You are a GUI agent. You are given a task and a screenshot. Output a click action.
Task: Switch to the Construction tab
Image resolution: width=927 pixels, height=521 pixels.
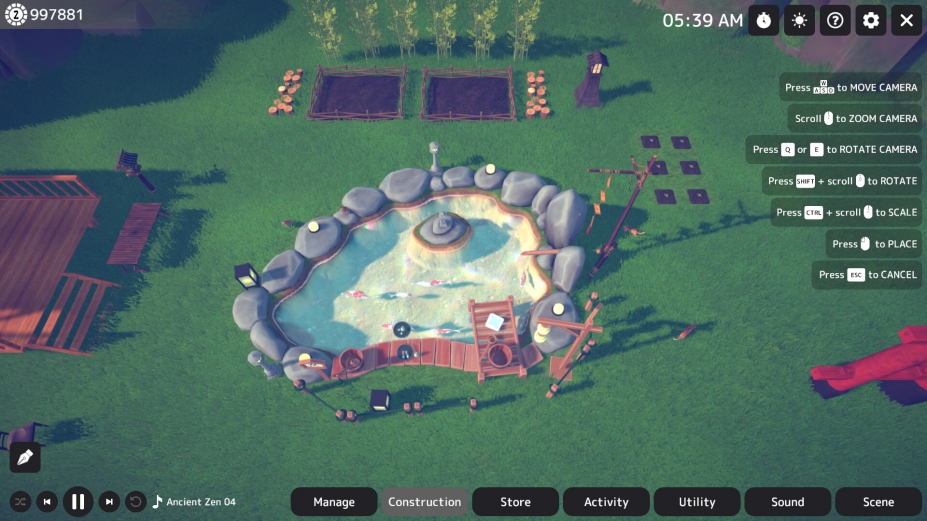(425, 502)
